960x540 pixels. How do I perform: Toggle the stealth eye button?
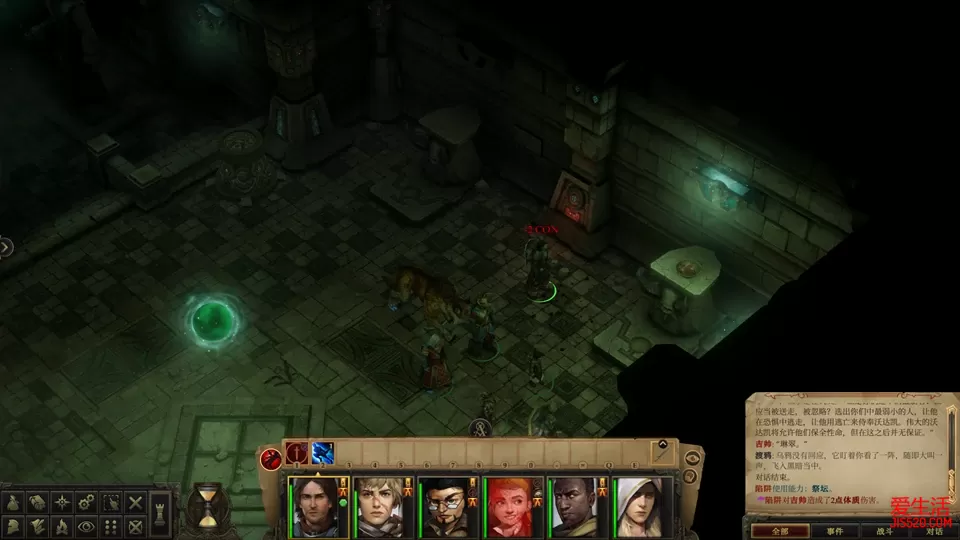point(87,525)
